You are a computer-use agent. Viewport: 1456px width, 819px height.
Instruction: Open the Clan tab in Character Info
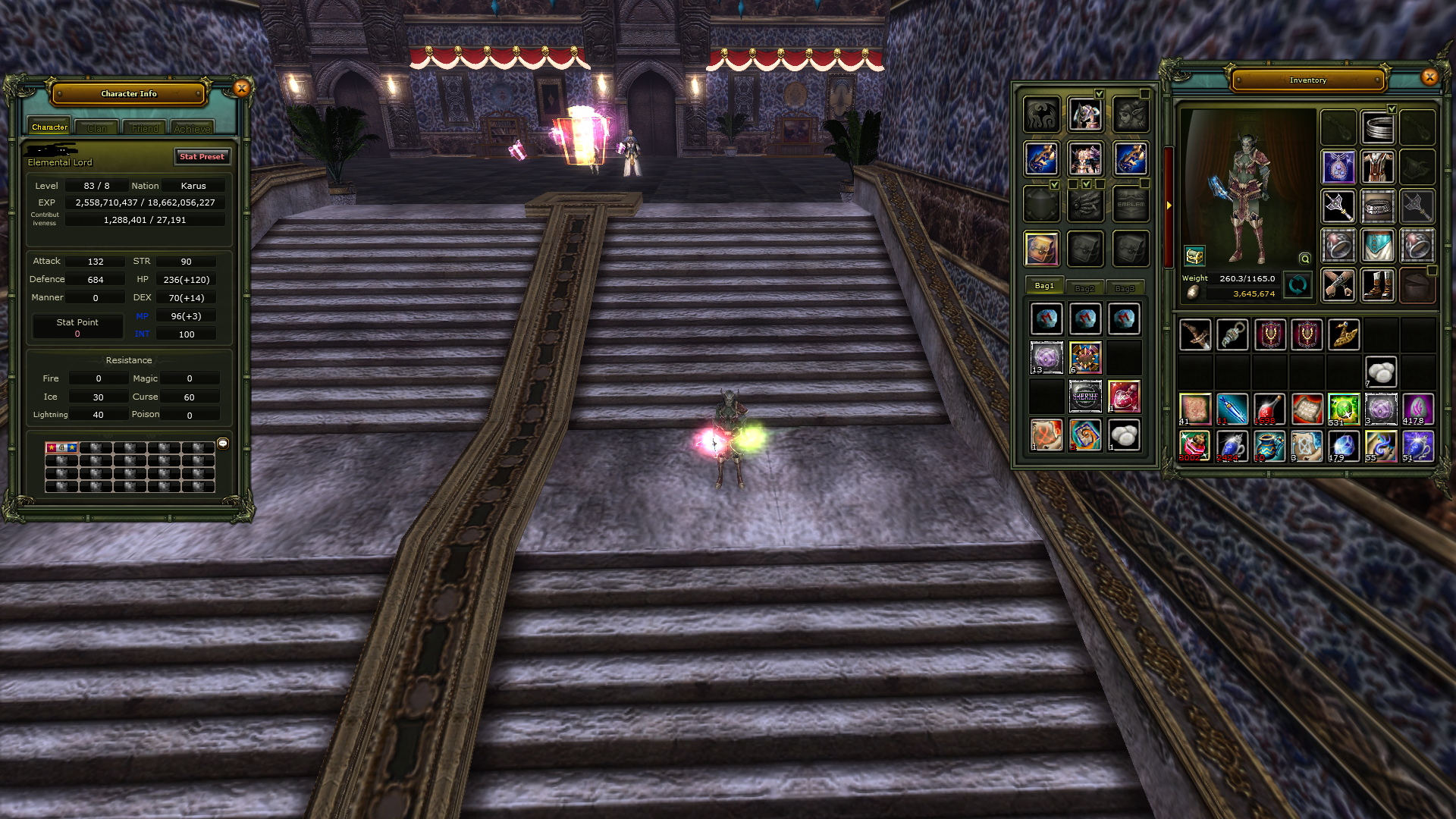point(96,127)
